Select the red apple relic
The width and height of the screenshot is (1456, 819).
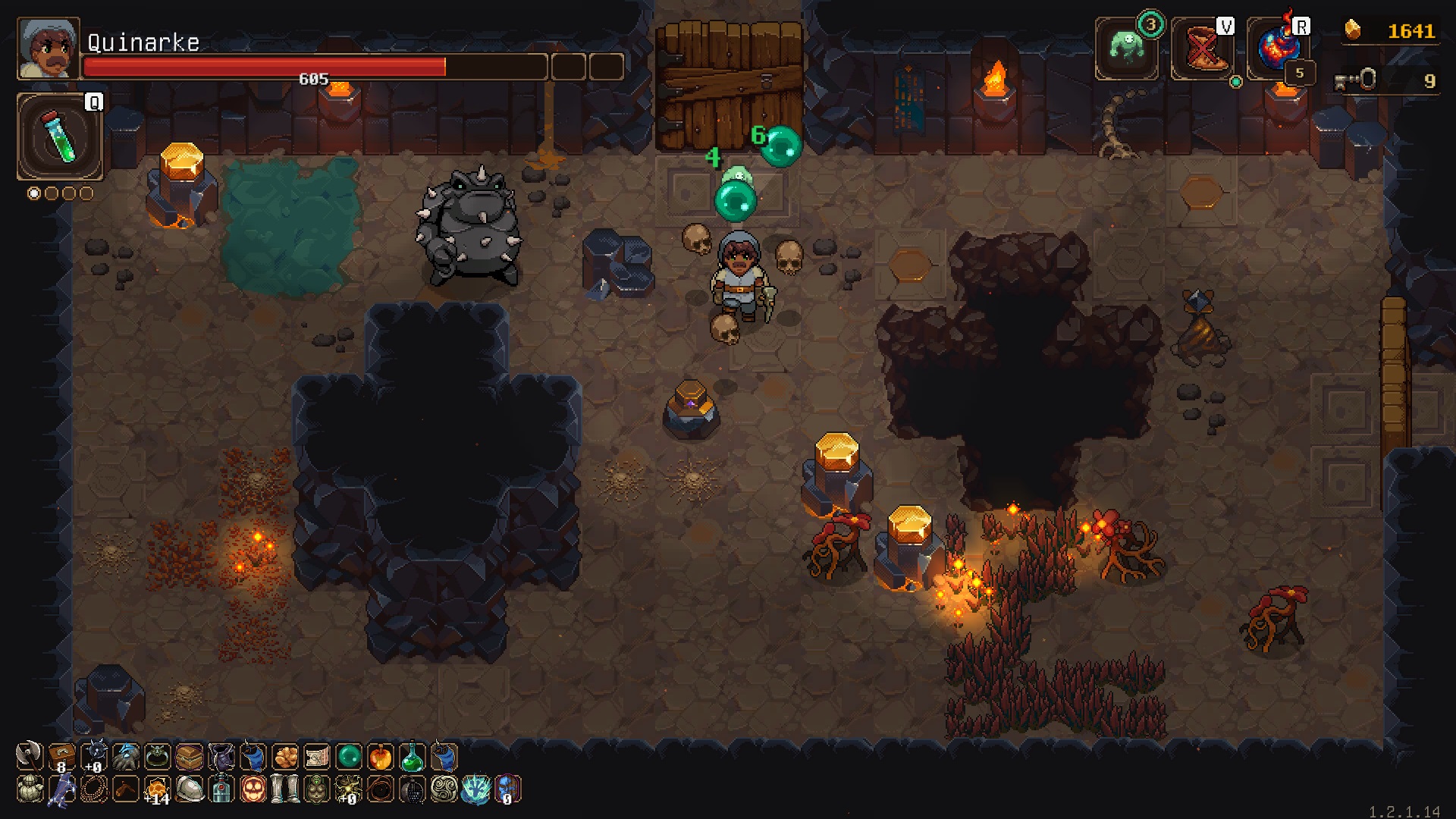point(380,756)
